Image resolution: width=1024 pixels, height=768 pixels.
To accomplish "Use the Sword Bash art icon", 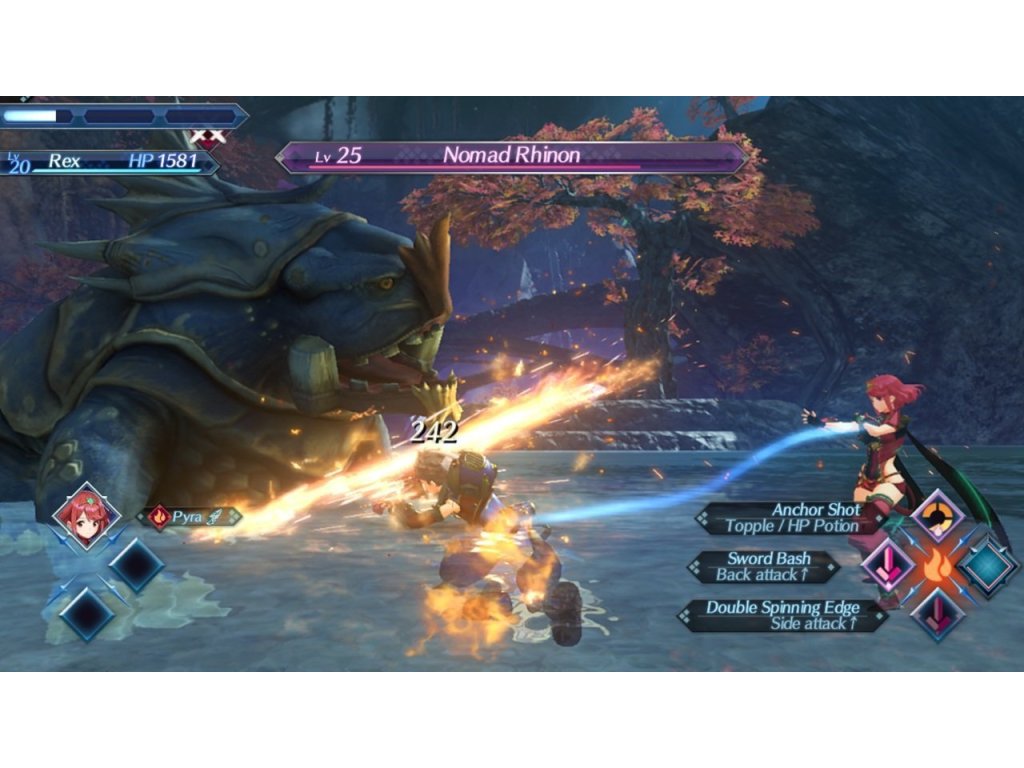I will 887,565.
